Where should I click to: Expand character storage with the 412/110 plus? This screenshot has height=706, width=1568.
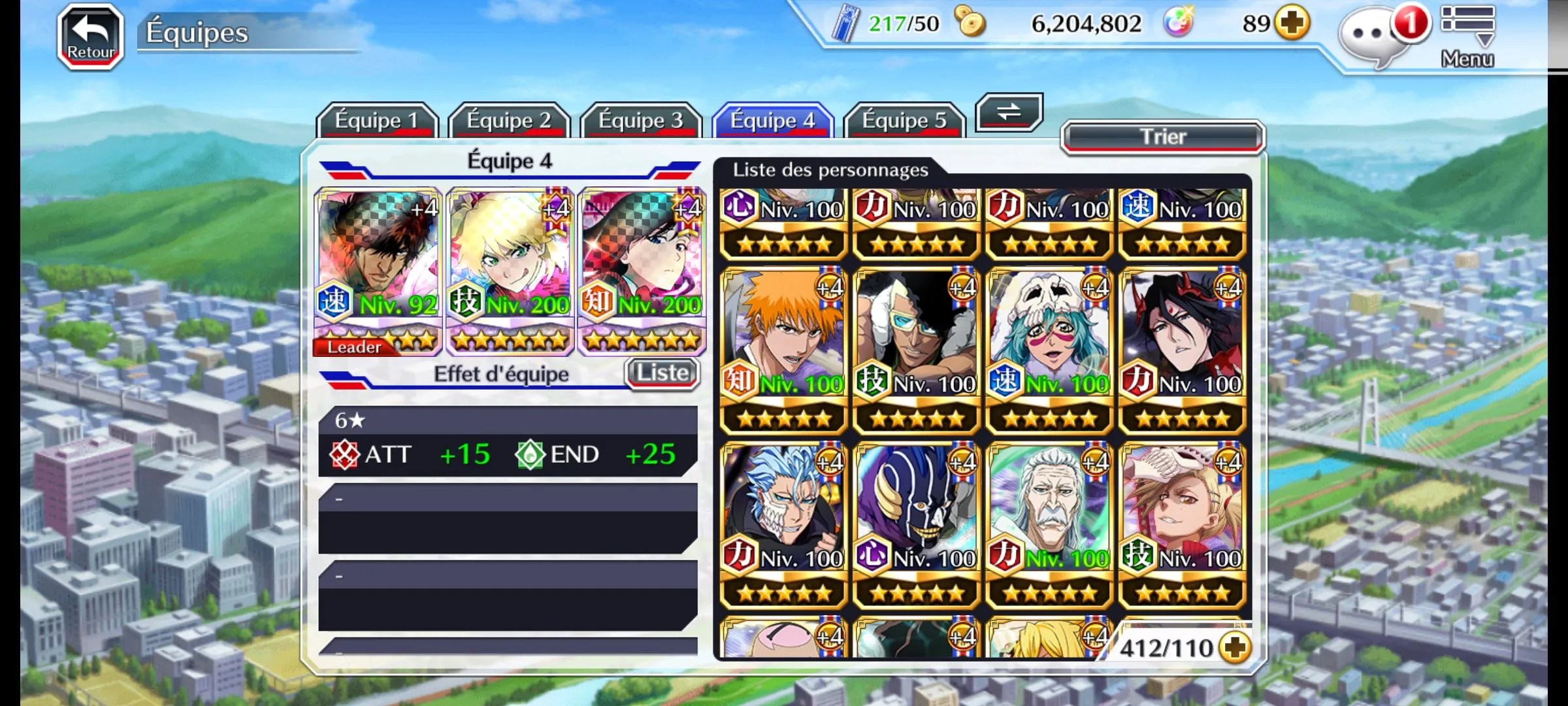pos(1235,648)
